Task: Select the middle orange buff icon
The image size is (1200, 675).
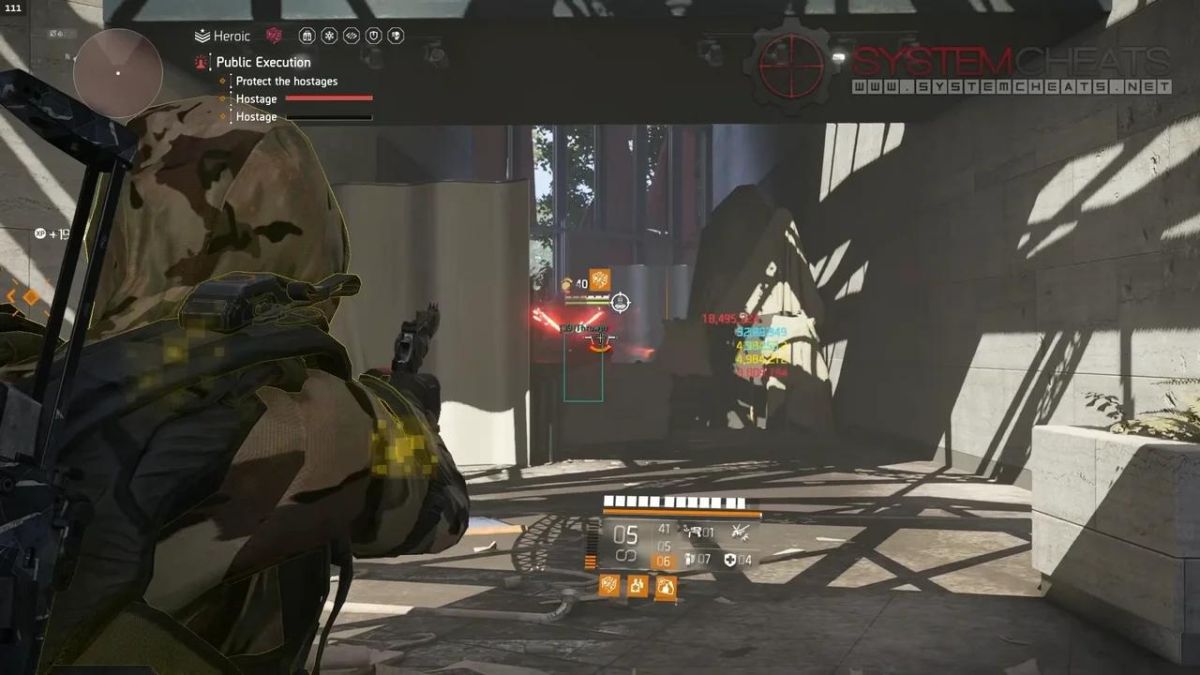Action: click(x=637, y=586)
